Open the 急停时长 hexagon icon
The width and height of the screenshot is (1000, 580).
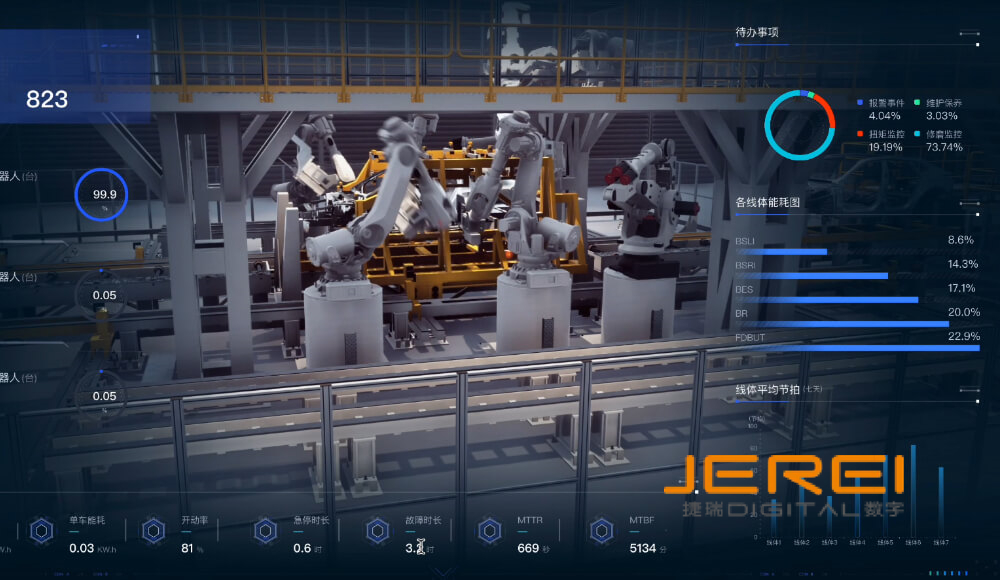coord(265,532)
